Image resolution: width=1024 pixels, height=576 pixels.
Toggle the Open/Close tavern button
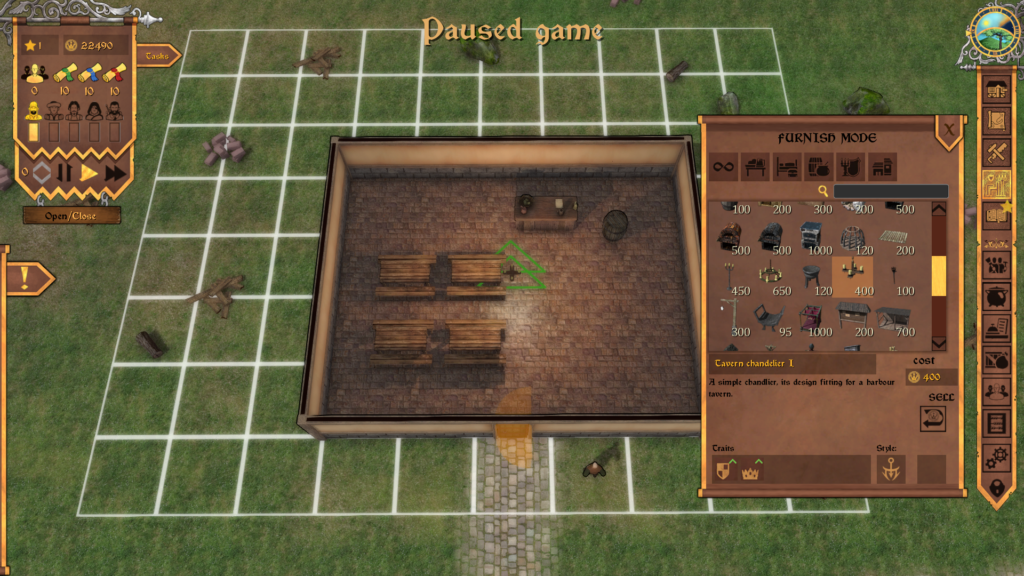coord(72,215)
